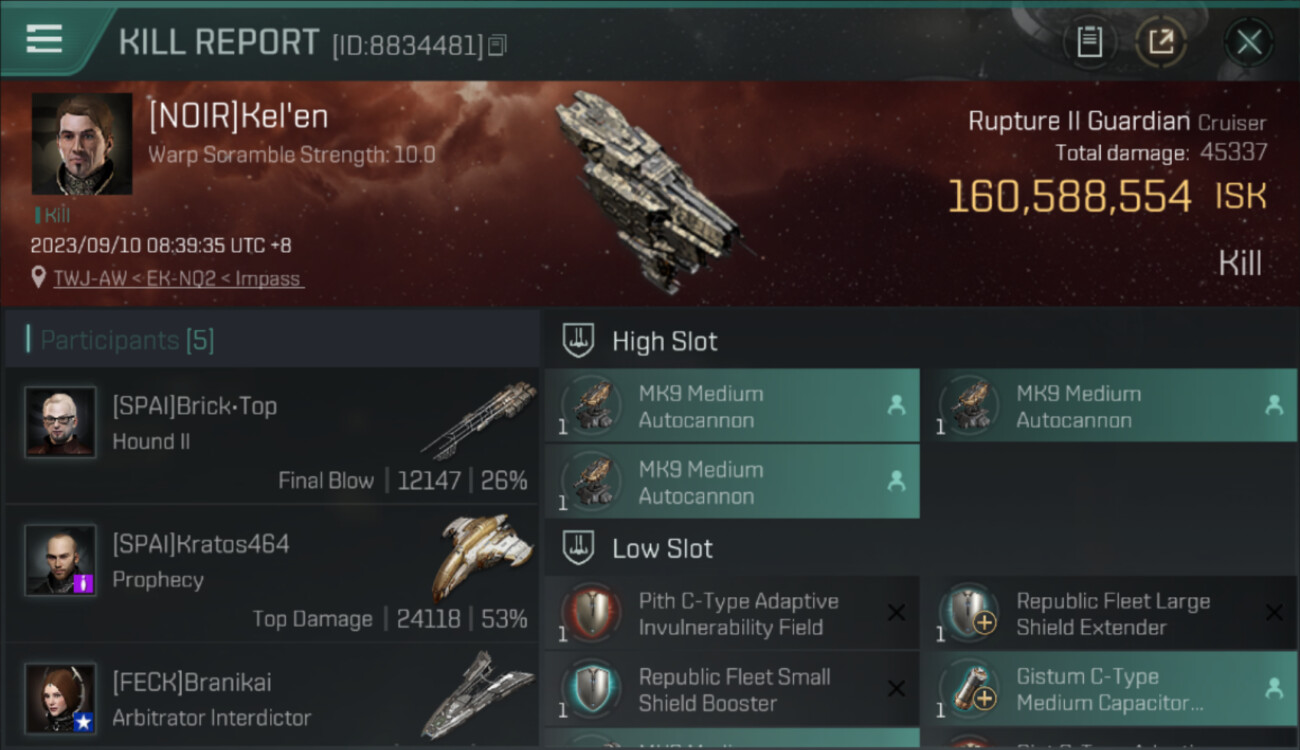Inspect Pith C-Type Adaptive Invulnerability Field
Viewport: 1300px width, 750px height.
[x=732, y=614]
